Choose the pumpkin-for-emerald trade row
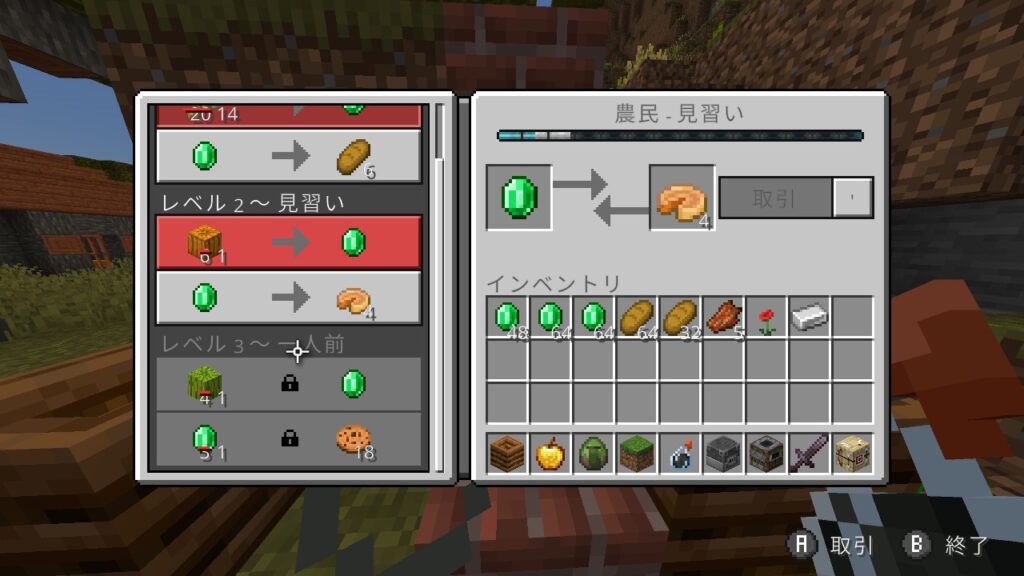This screenshot has width=1024, height=576. 288,242
